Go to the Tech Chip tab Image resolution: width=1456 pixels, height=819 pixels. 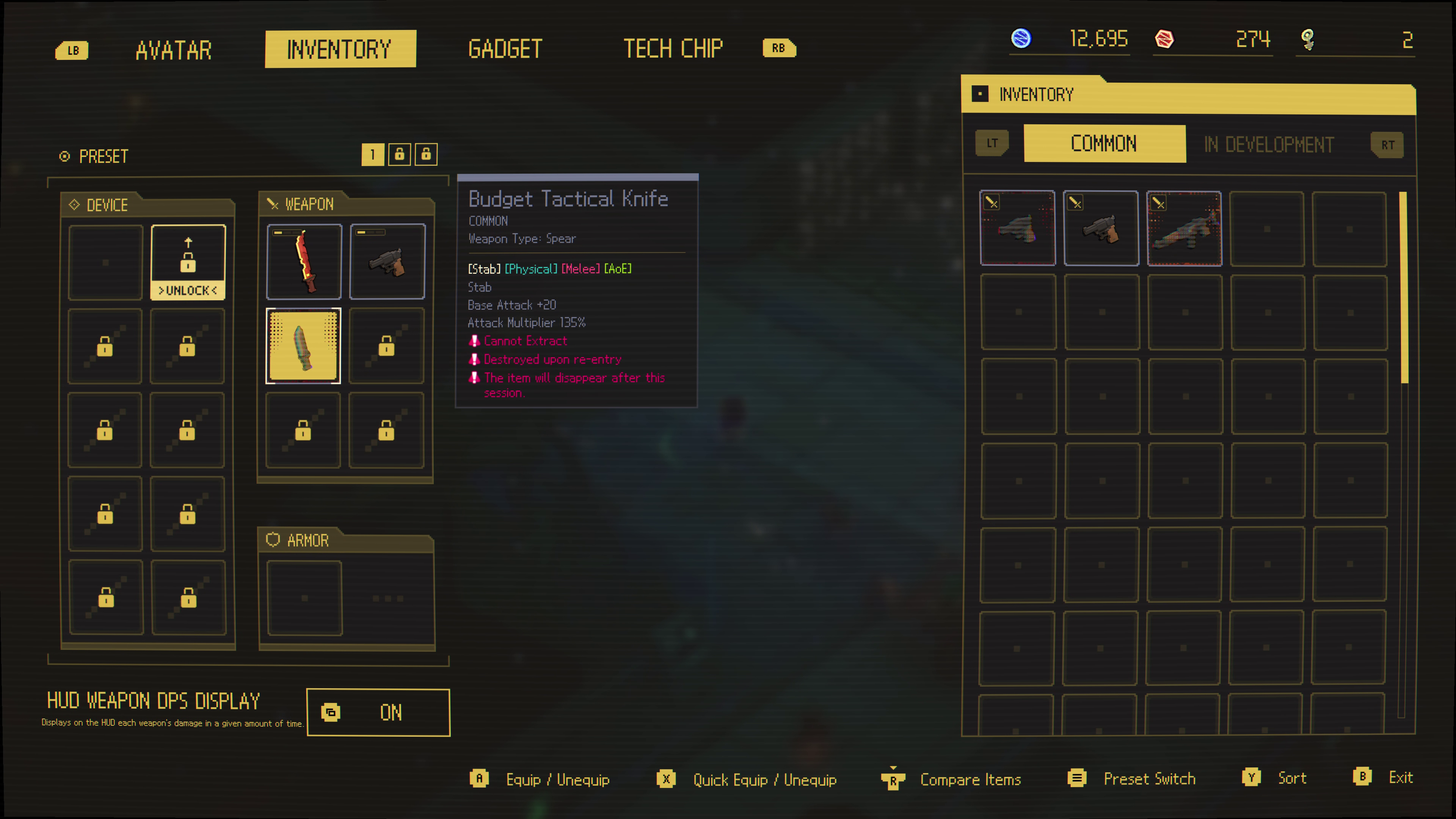[x=673, y=49]
